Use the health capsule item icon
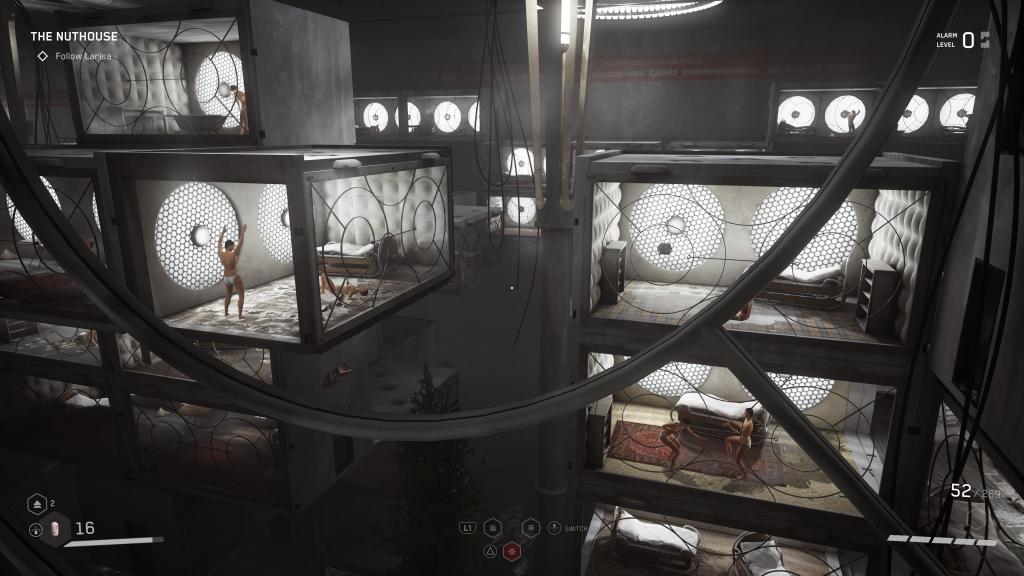The image size is (1024, 576). point(54,529)
